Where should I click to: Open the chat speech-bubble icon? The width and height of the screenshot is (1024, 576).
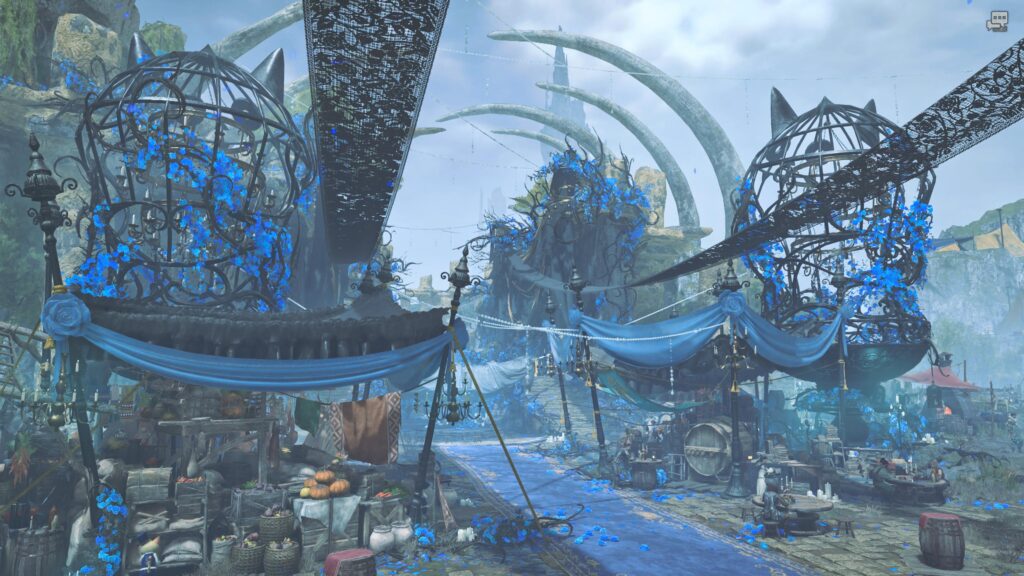coord(996,21)
